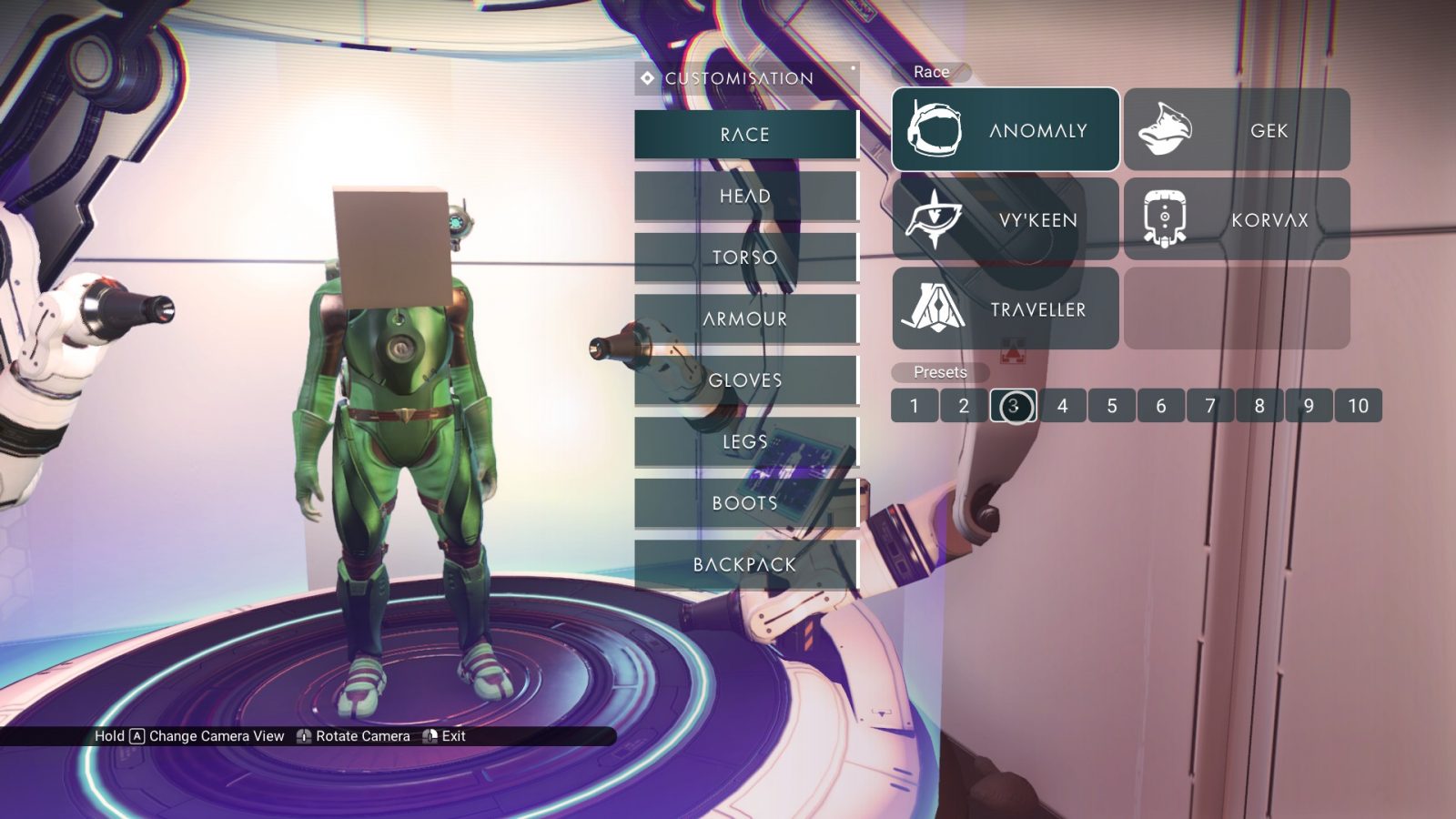
Task: Choose the Korvax race
Action: [1237, 219]
